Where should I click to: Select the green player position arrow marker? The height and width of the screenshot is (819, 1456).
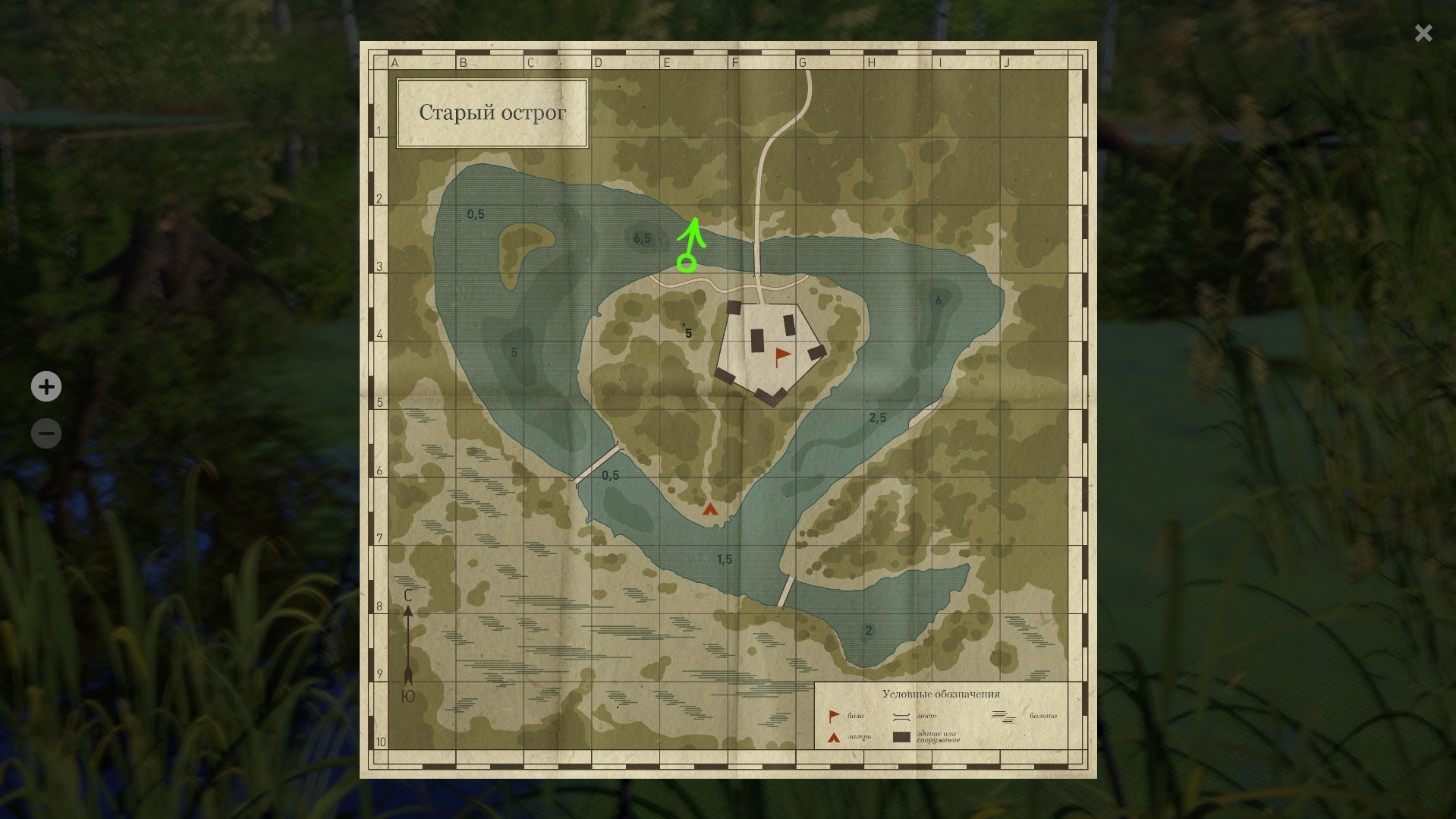[x=689, y=244]
